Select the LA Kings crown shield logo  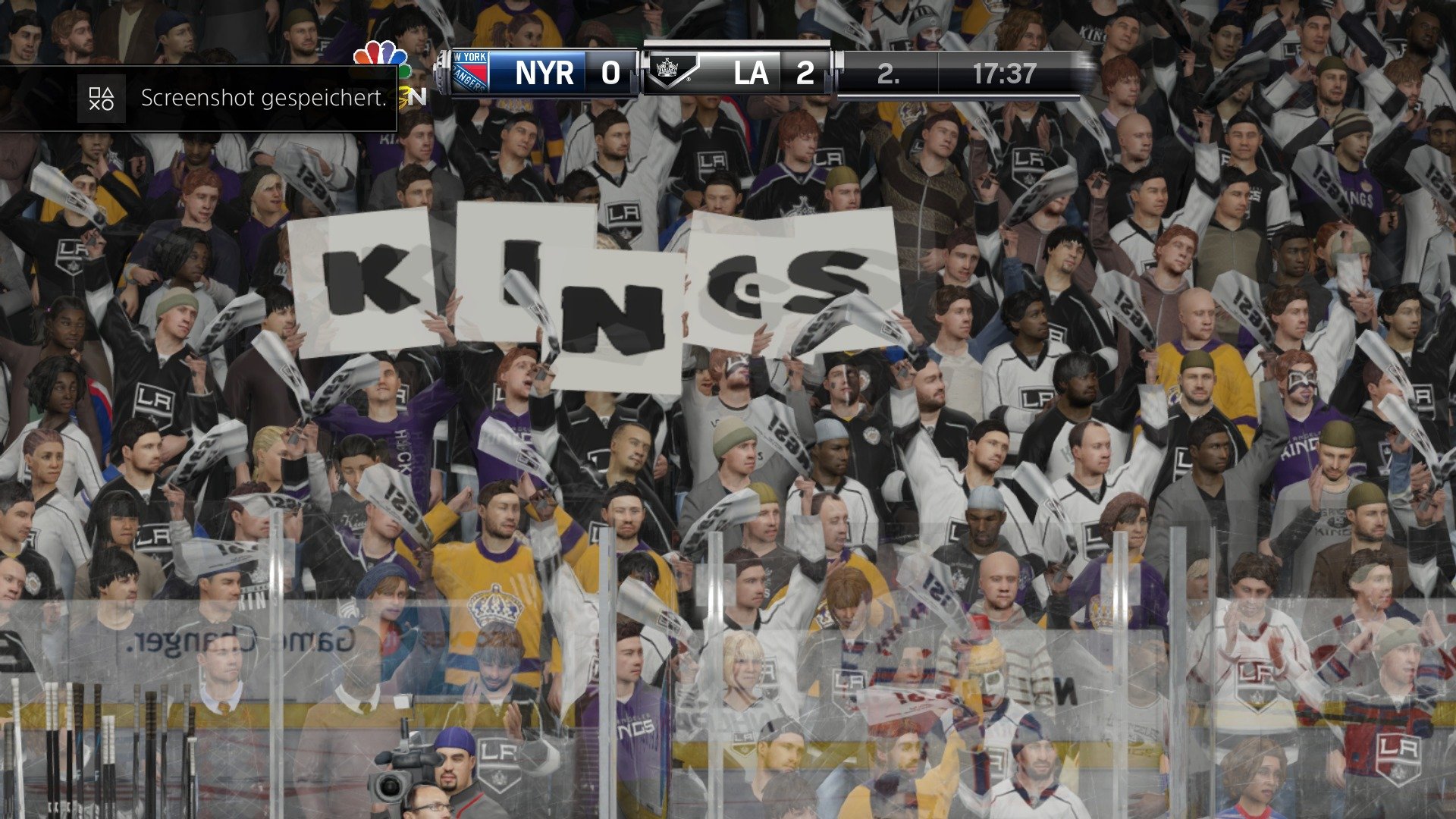point(670,72)
